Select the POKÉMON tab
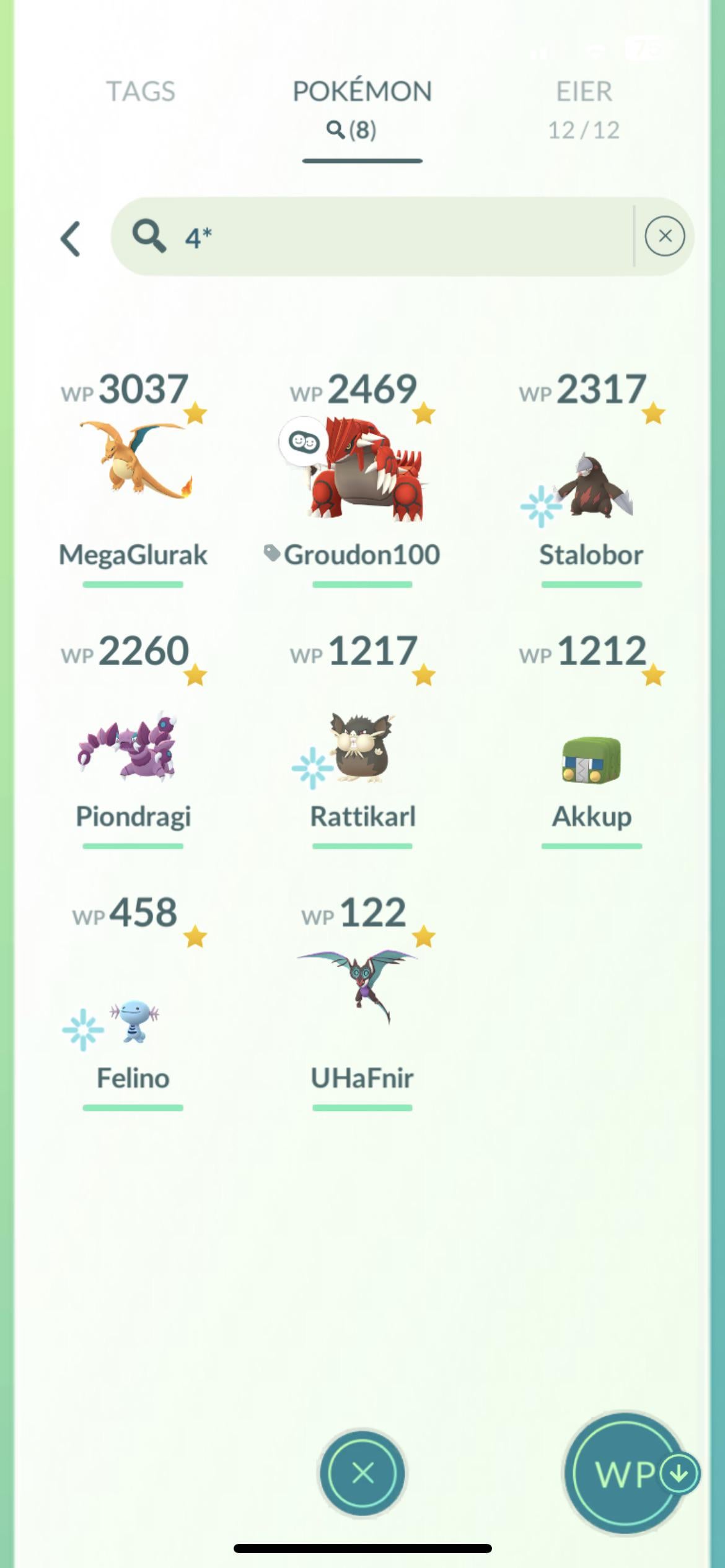The image size is (725, 1568). pyautogui.click(x=362, y=107)
